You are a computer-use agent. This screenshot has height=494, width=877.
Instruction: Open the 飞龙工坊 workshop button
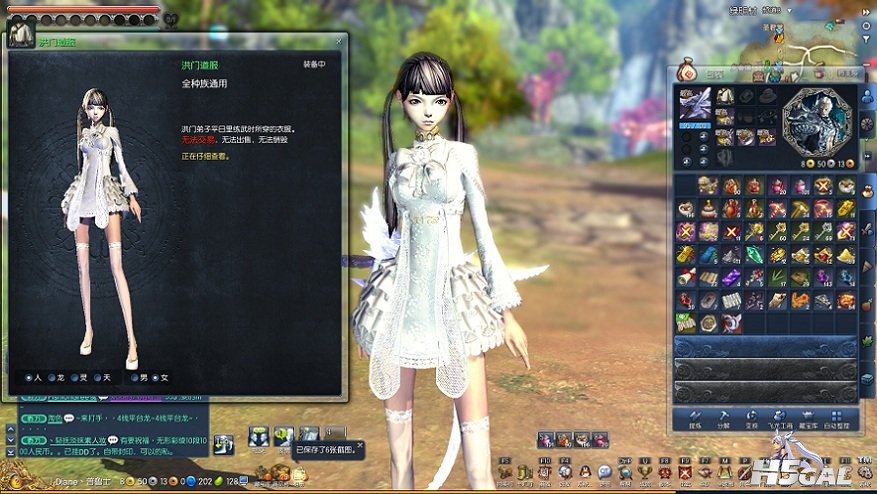coord(774,418)
